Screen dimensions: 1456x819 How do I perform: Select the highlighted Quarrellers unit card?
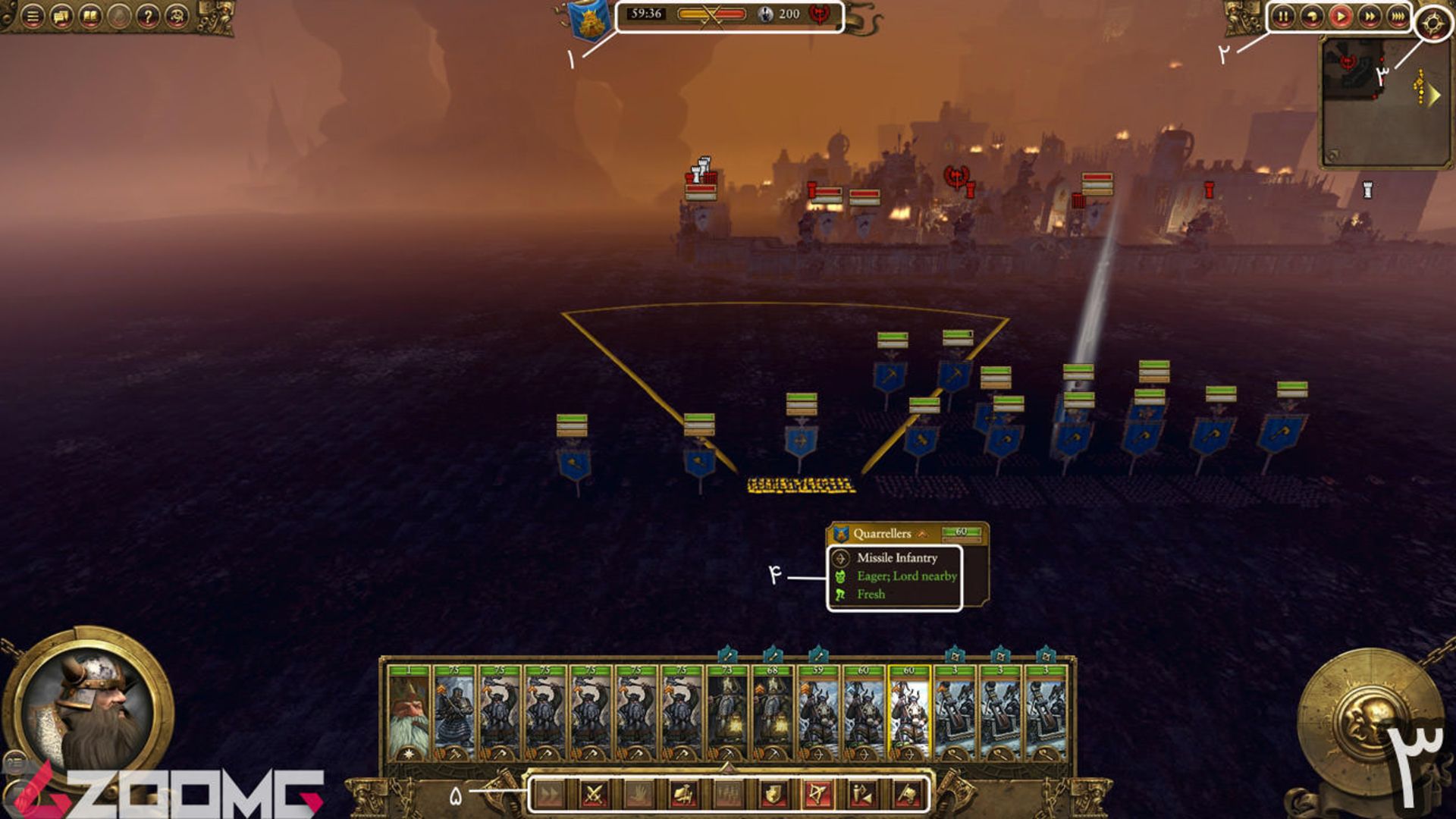(909, 713)
